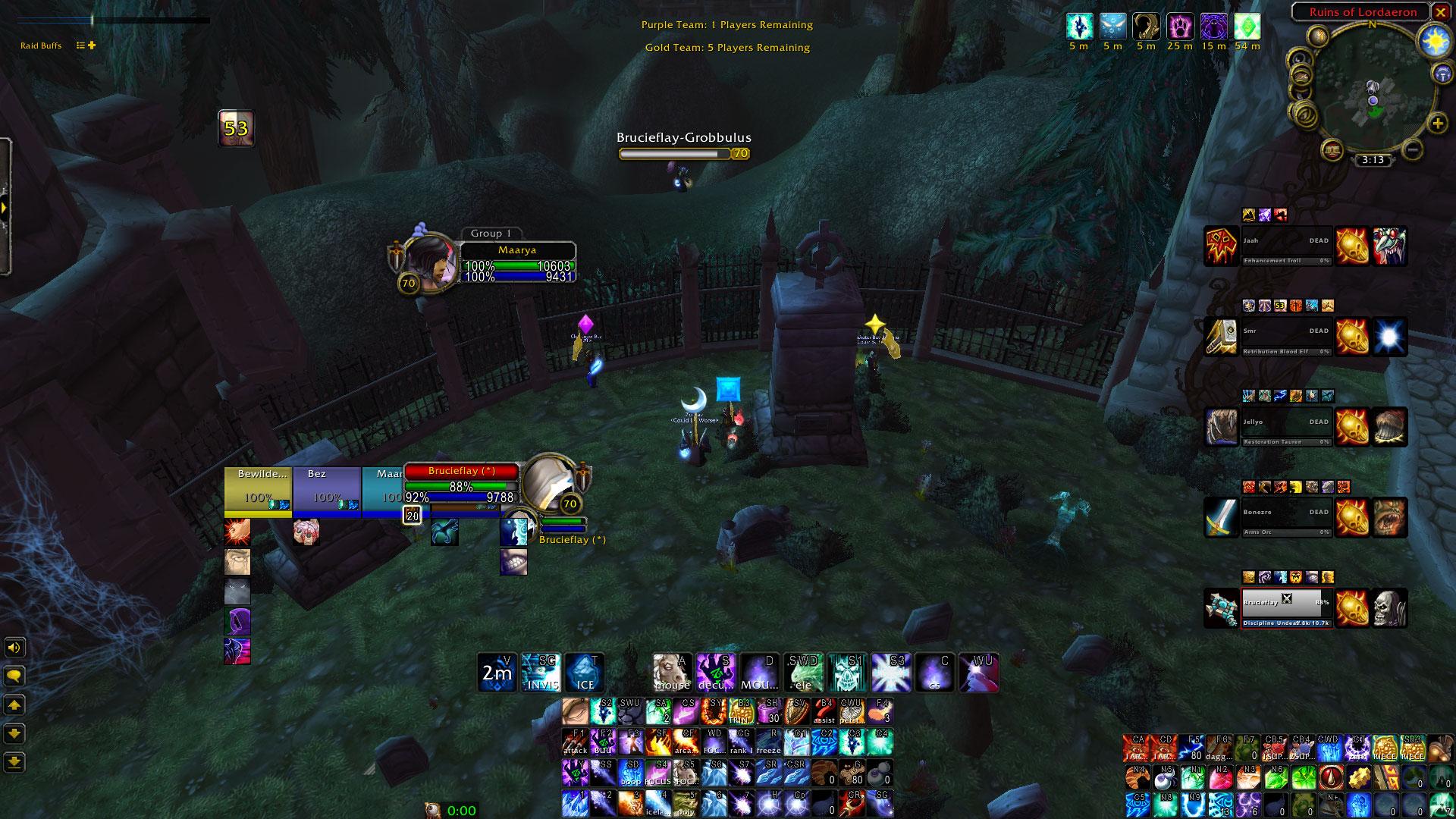Activate the INVIS ability

[x=540, y=673]
